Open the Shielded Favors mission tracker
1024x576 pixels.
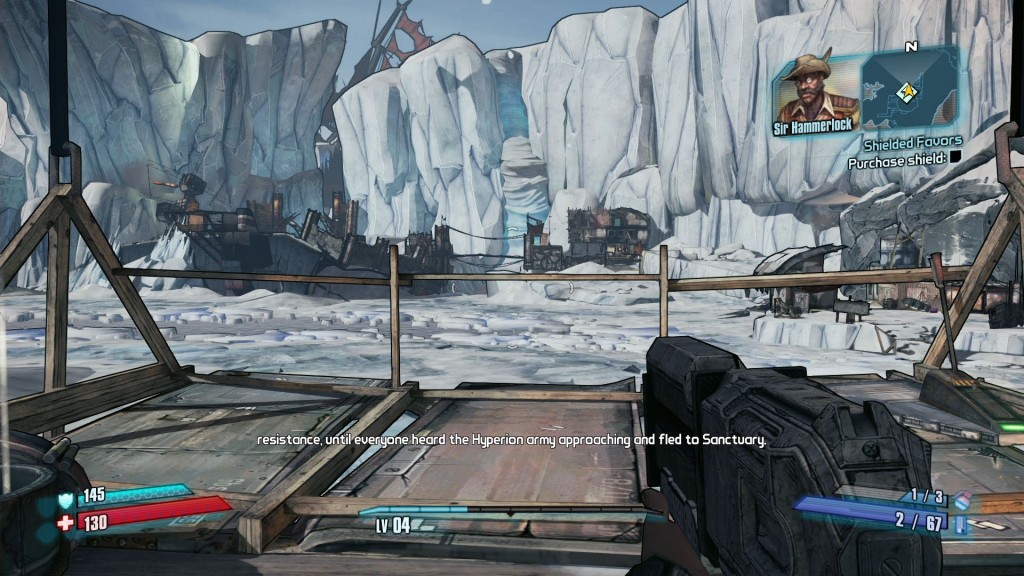coord(911,143)
